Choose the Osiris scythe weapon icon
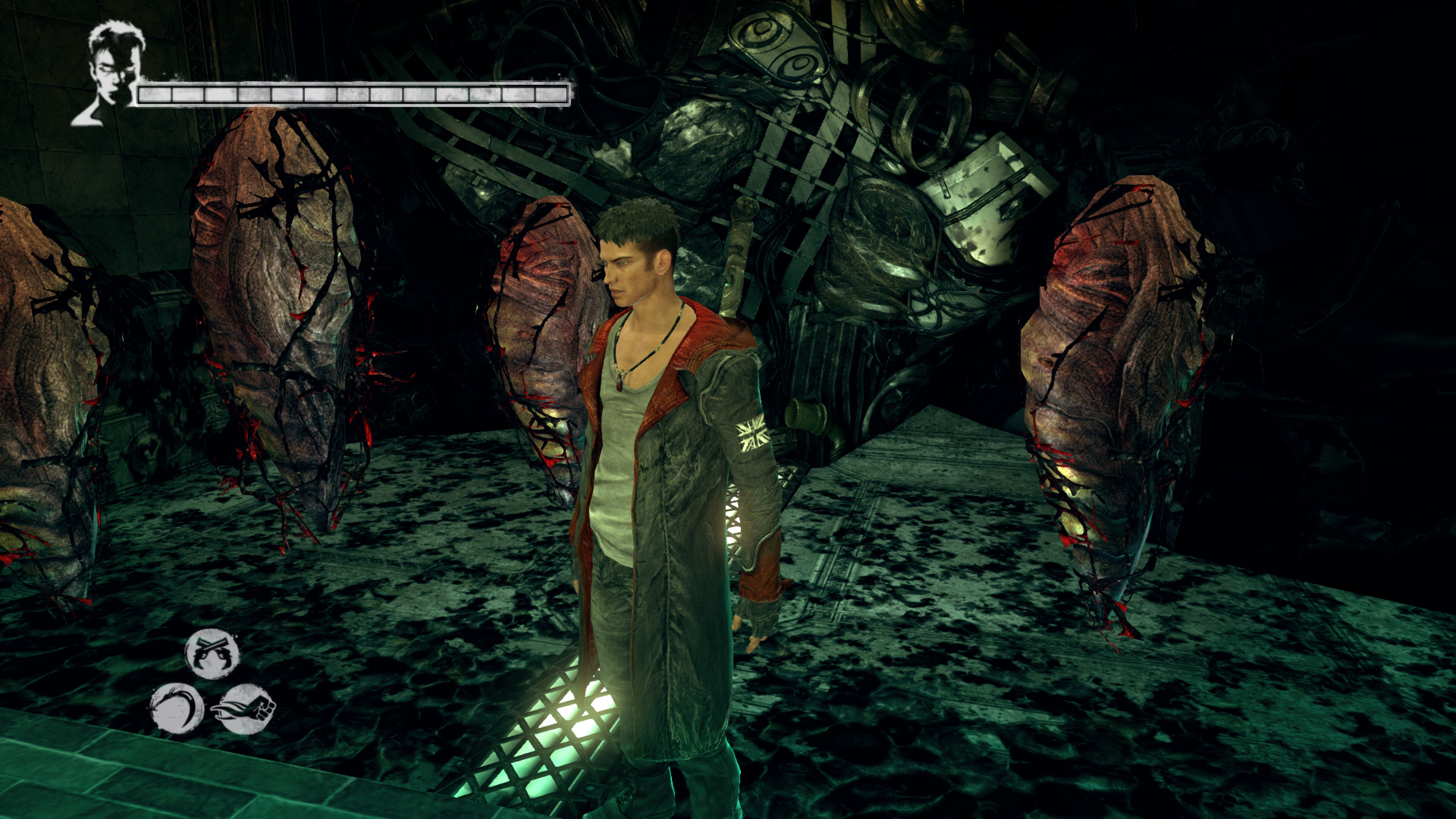The image size is (1456, 819). pos(177,709)
